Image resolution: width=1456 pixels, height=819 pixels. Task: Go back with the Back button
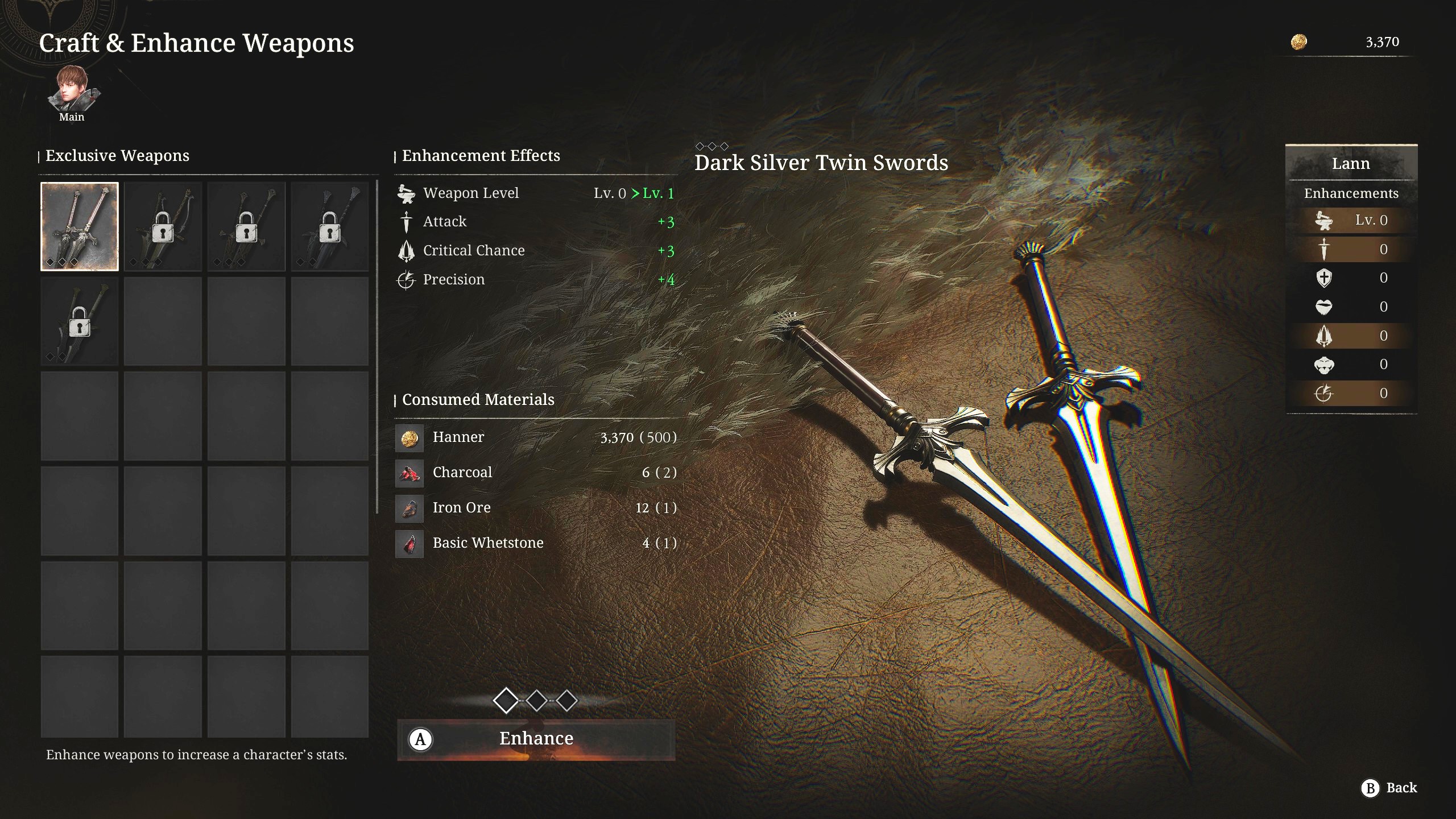[x=1389, y=788]
